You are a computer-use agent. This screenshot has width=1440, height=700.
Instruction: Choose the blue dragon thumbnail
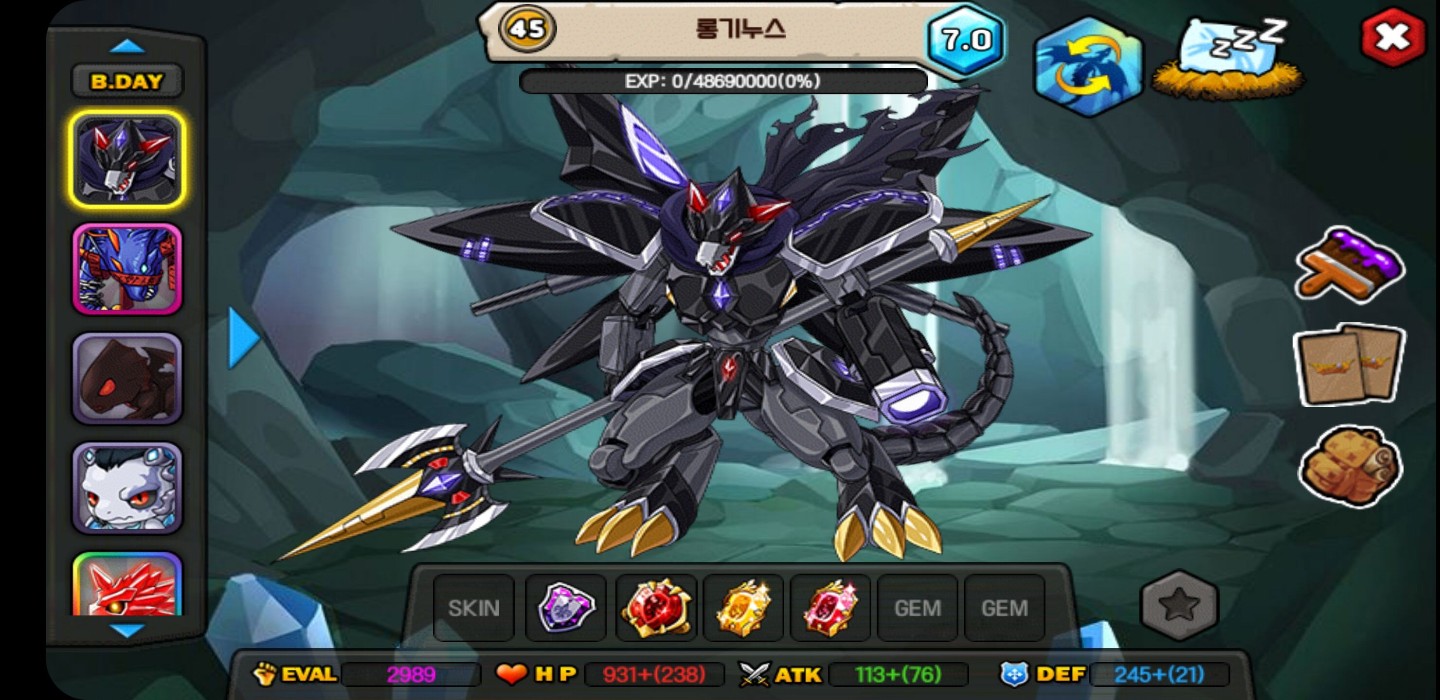tap(127, 269)
